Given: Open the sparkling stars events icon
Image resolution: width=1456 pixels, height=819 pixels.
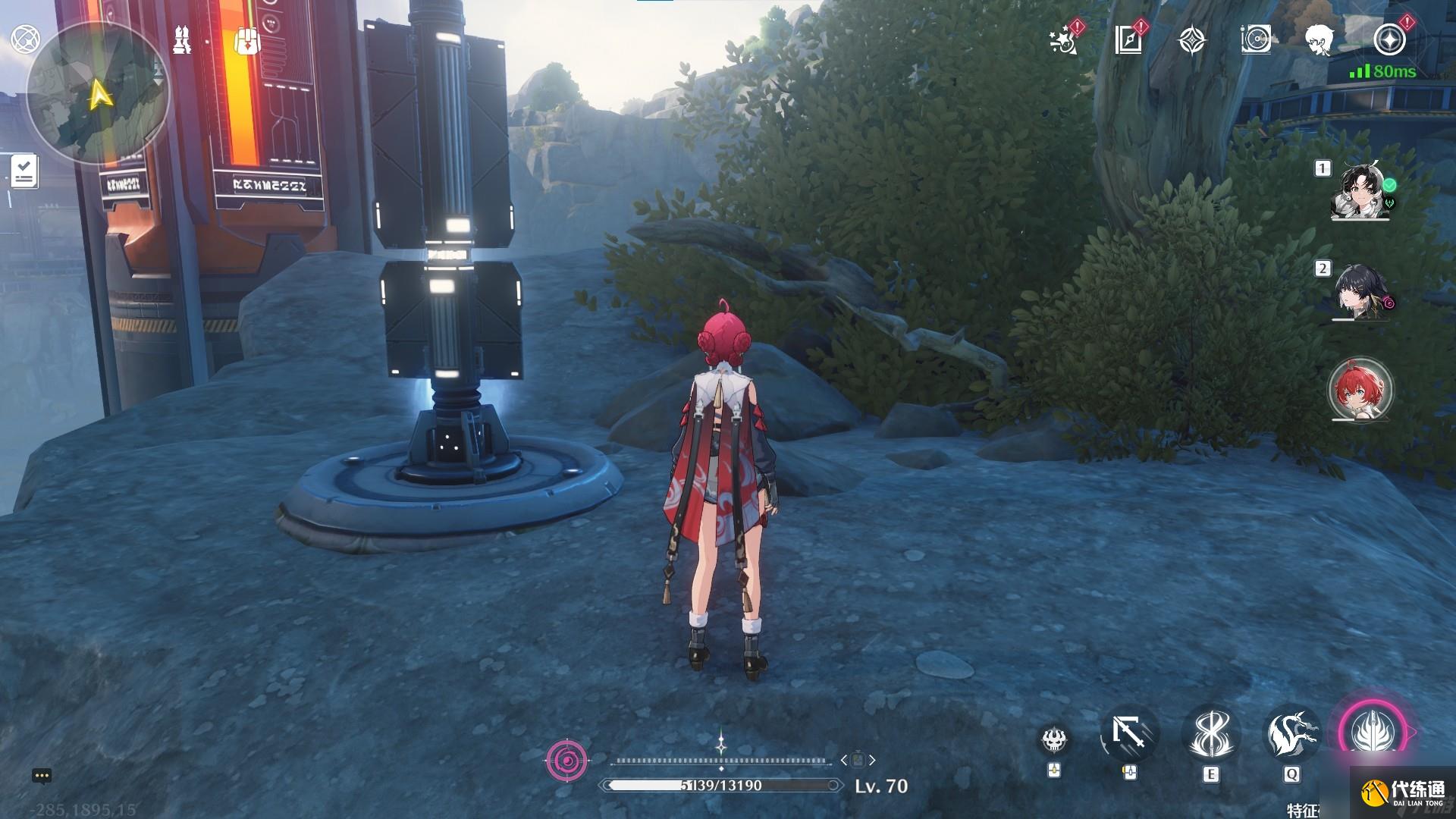Looking at the screenshot, I should 1064,40.
